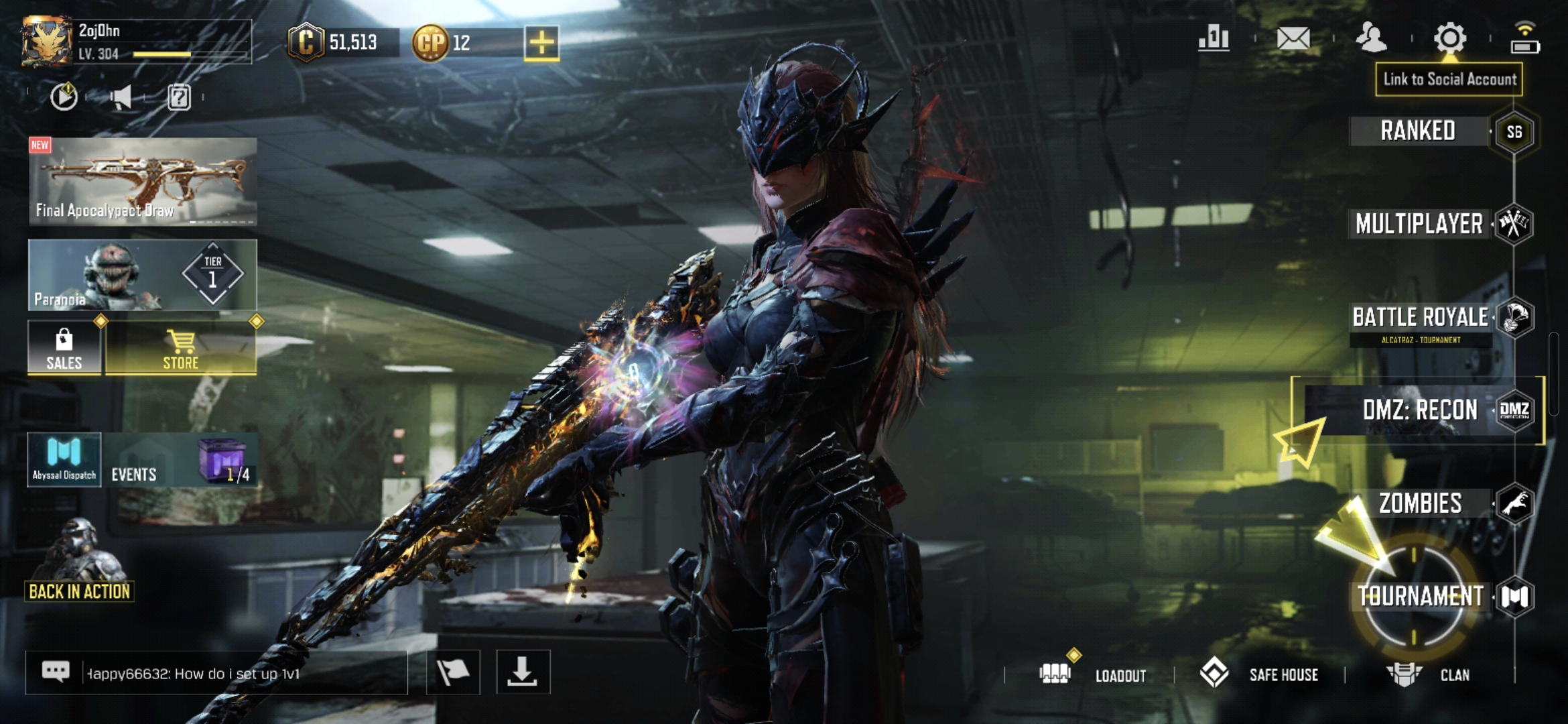1568x724 pixels.
Task: Go to the Safe House
Action: (x=1260, y=674)
